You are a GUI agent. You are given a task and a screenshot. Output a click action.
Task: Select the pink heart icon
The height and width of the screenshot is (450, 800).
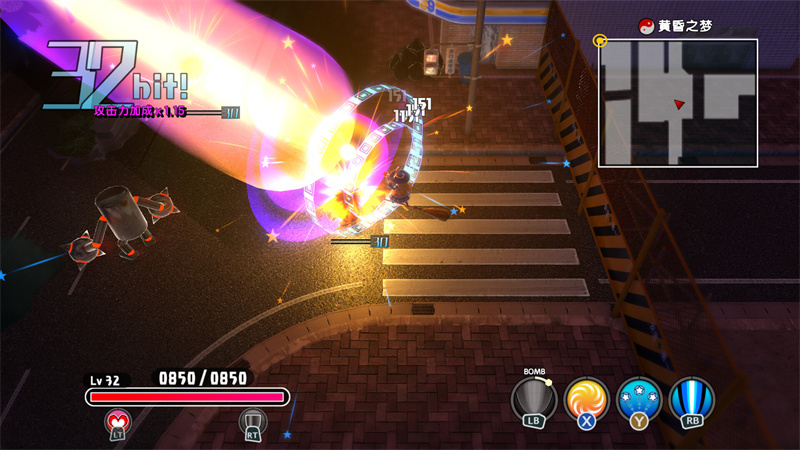tap(118, 423)
